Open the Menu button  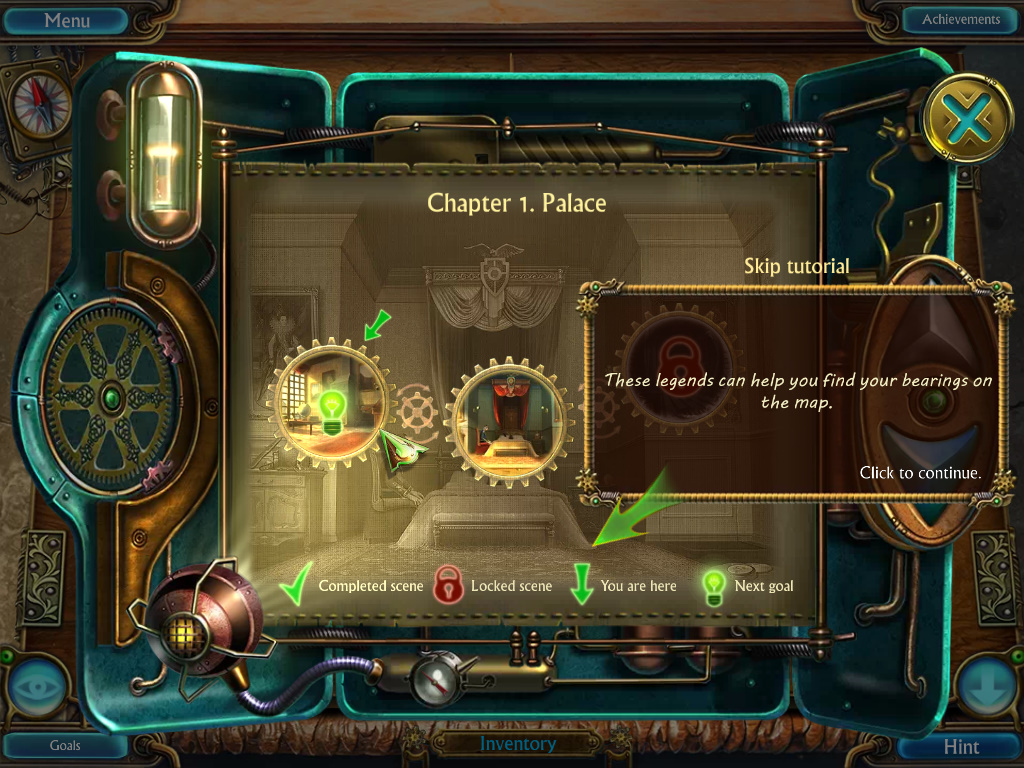pyautogui.click(x=67, y=20)
